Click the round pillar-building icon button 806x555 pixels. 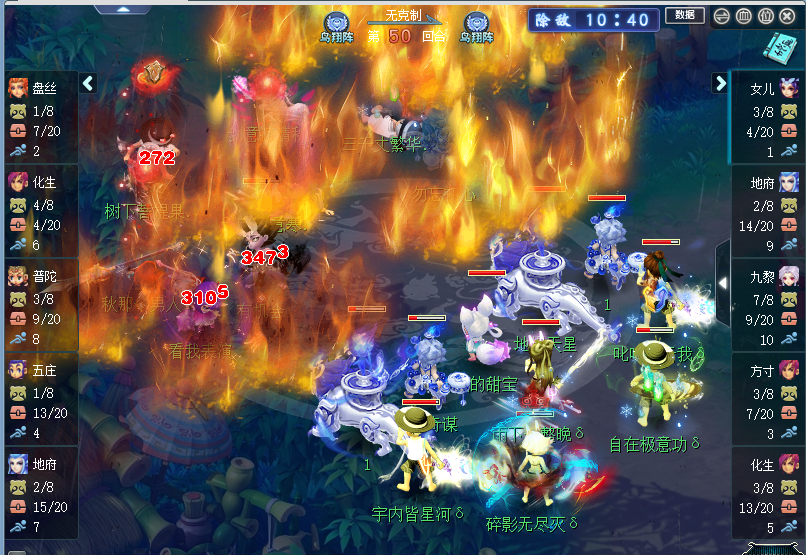click(x=743, y=16)
